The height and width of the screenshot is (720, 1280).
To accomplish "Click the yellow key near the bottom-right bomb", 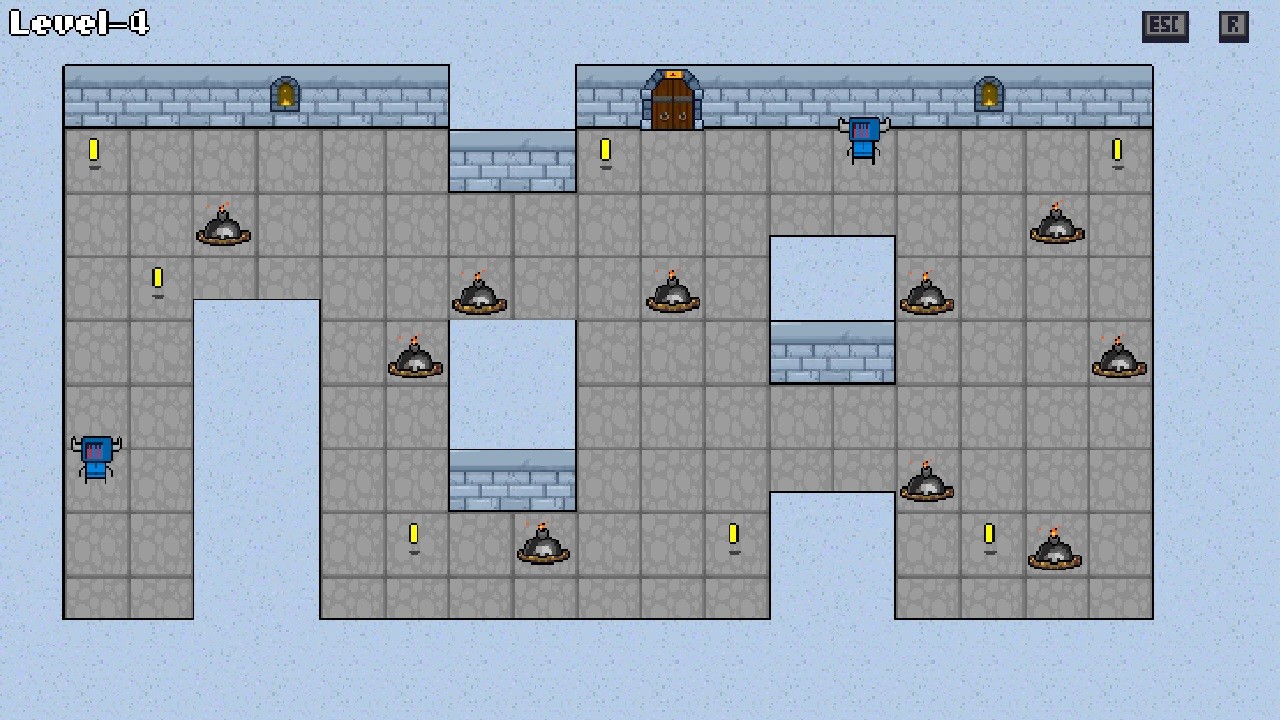I will tap(990, 535).
